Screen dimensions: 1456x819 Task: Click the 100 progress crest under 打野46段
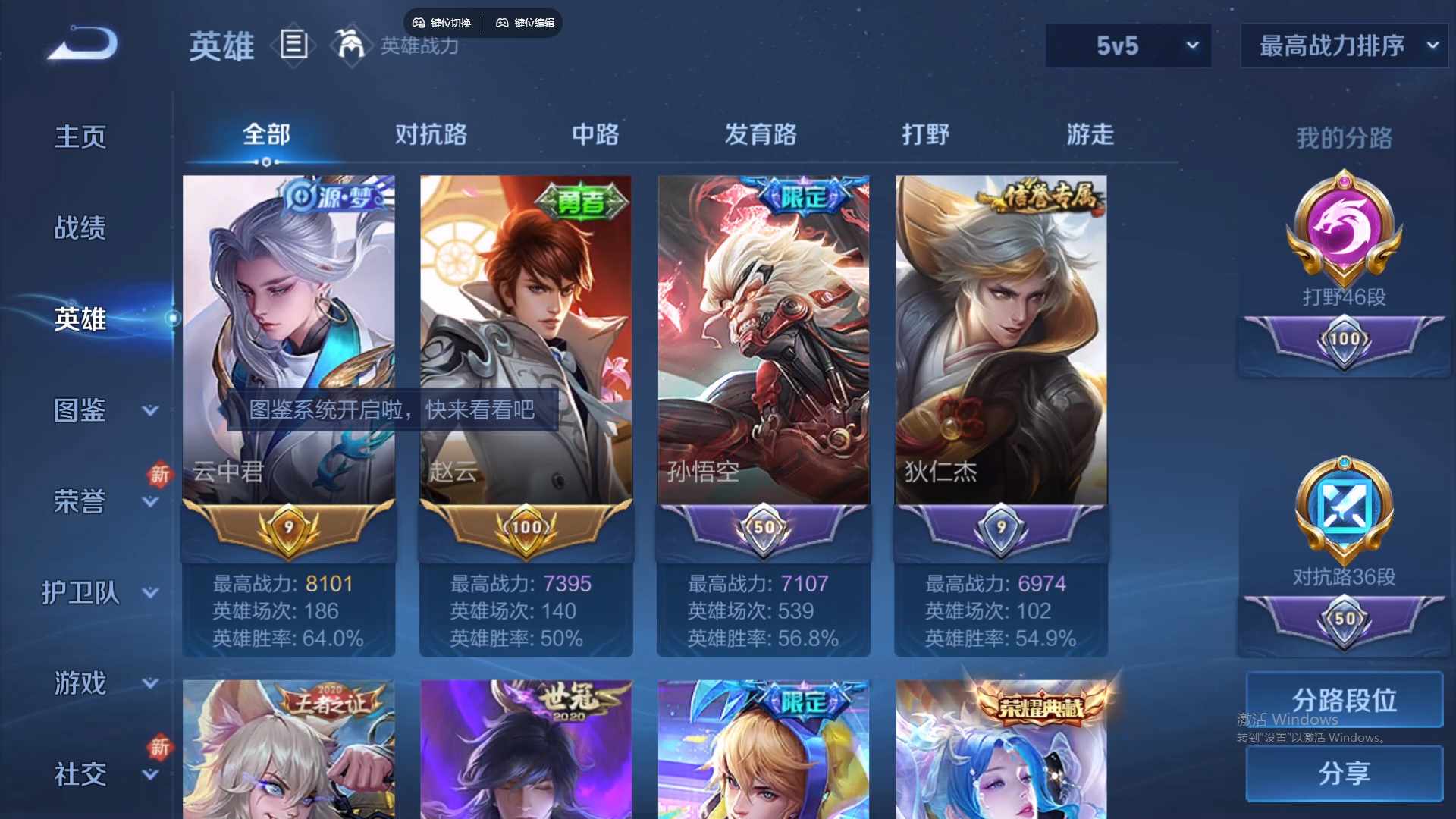tap(1342, 341)
